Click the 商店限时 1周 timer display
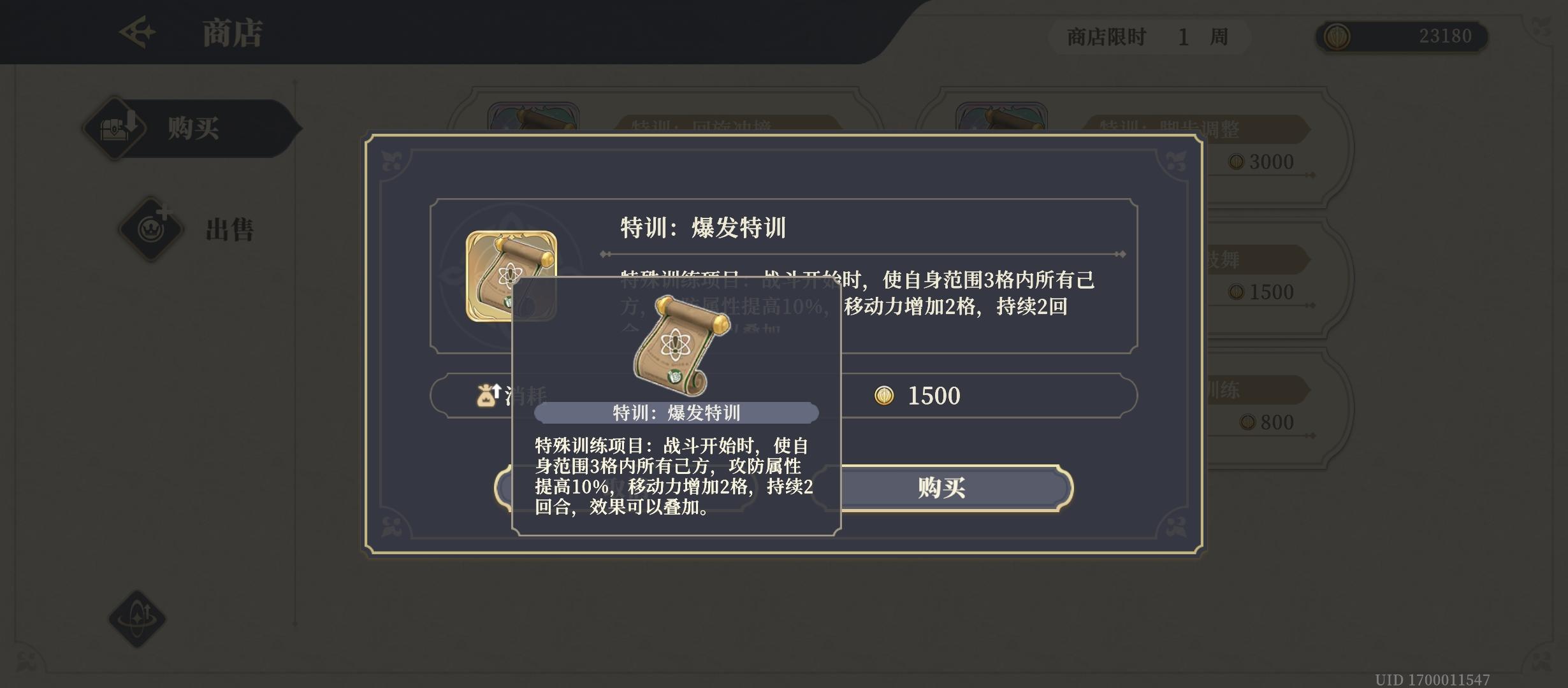The width and height of the screenshot is (1568, 688). (x=1147, y=37)
